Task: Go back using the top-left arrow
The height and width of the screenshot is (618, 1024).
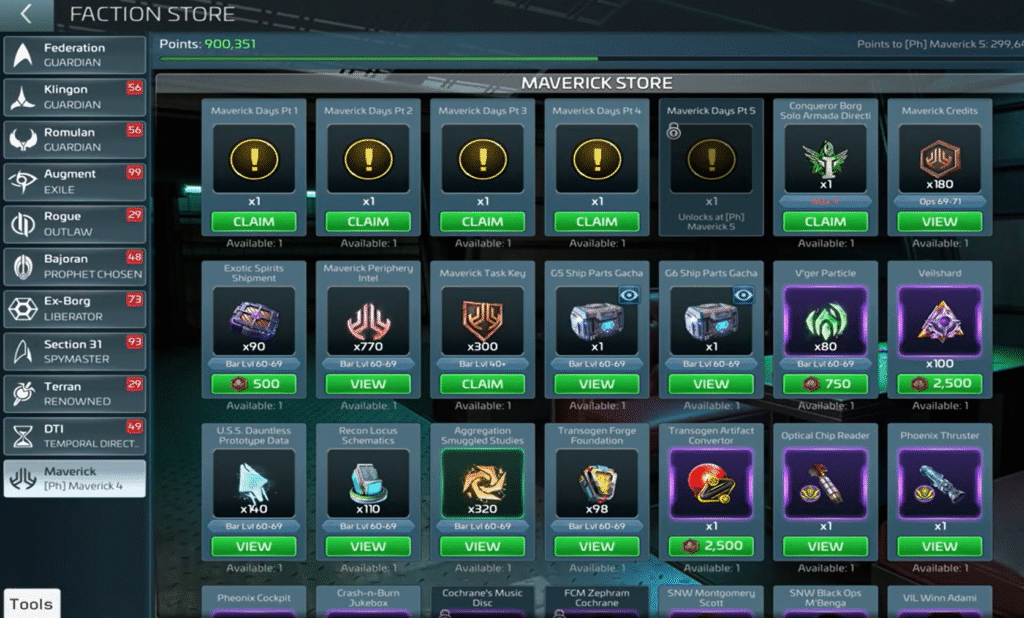Action: 27,14
